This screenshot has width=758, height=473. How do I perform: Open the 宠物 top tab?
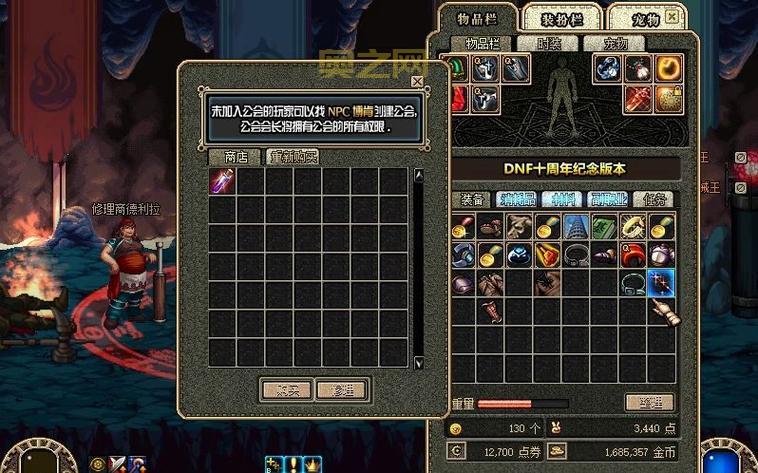645,18
